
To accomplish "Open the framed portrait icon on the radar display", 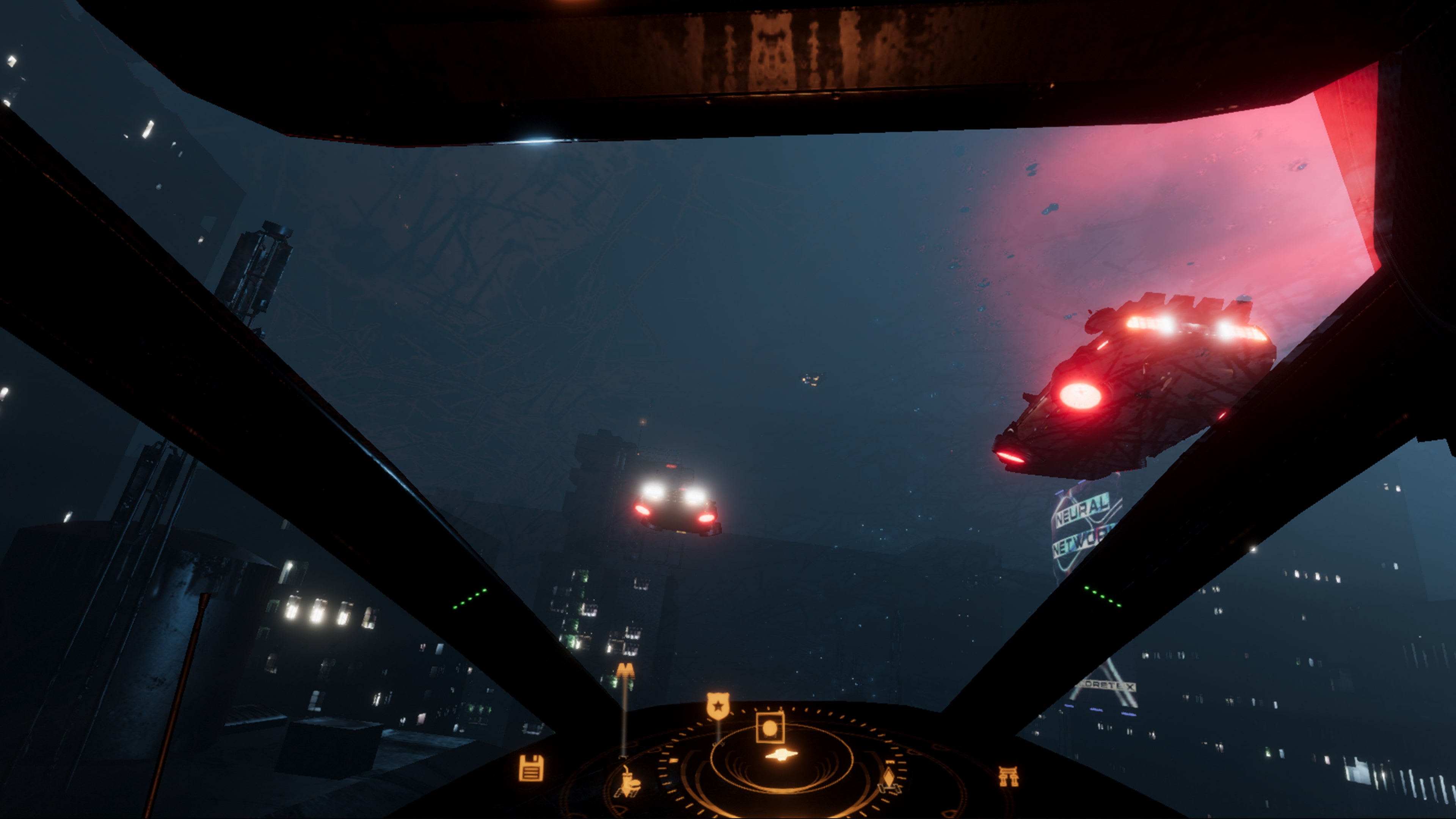I will coord(770,728).
